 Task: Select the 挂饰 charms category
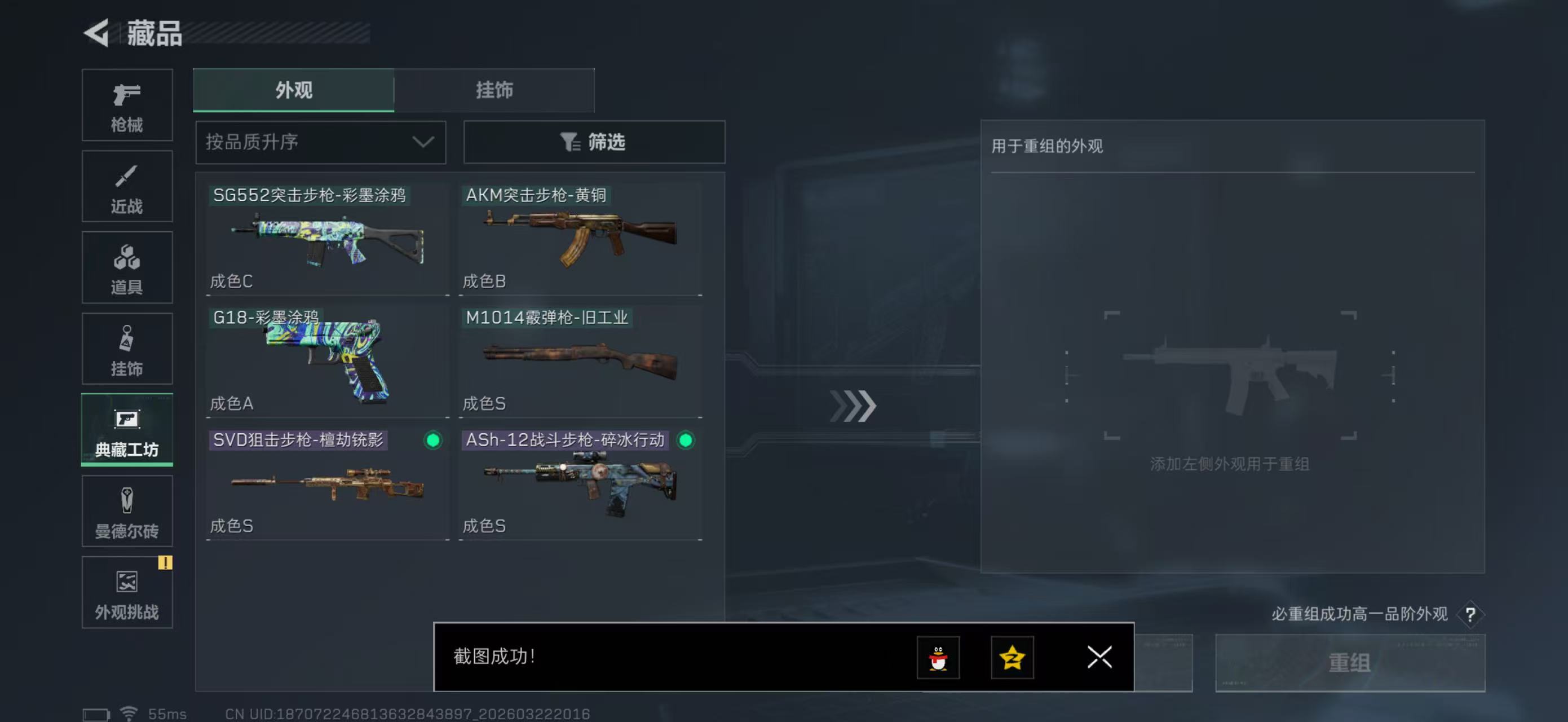click(x=127, y=349)
